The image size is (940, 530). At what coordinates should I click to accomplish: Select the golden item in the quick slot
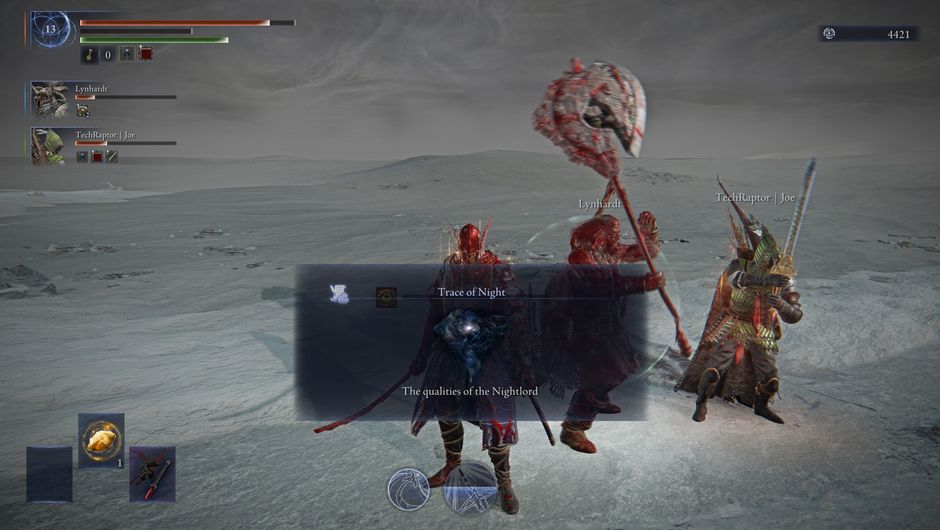tap(101, 440)
